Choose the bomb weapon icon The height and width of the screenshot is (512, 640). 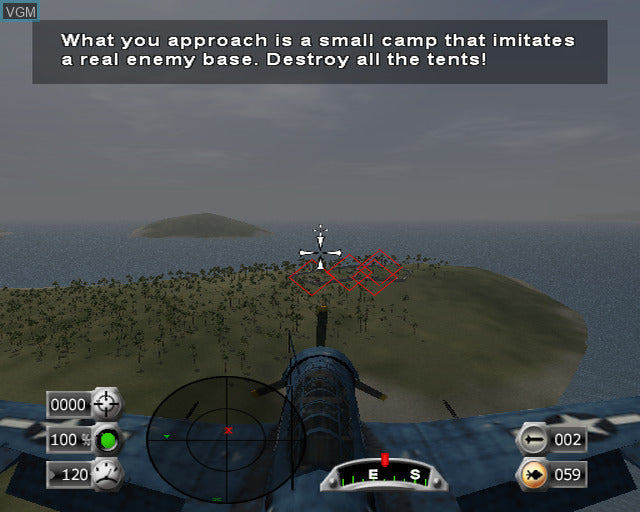tap(533, 439)
